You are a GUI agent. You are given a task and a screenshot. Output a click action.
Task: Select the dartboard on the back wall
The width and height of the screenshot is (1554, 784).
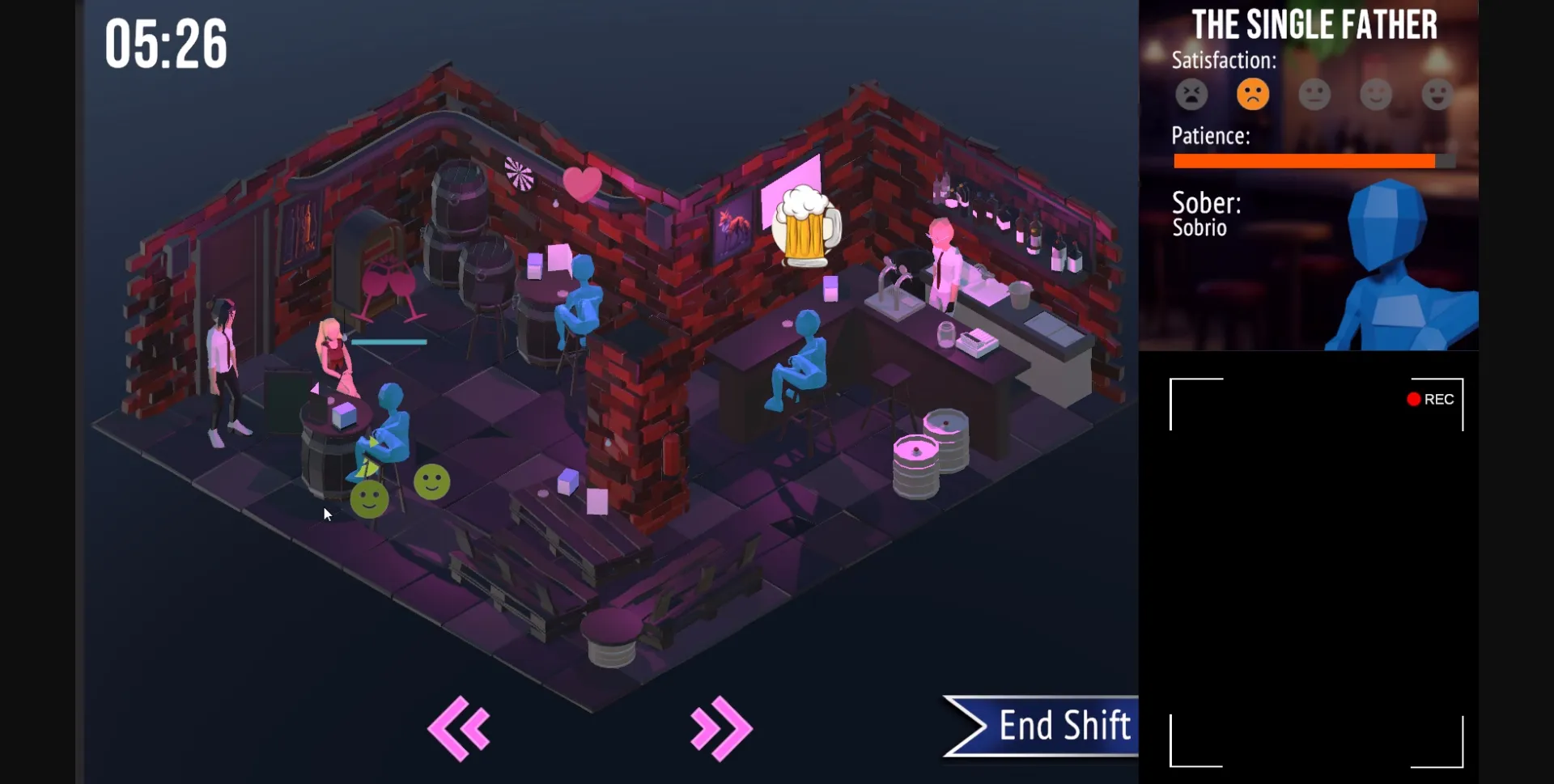tap(518, 173)
